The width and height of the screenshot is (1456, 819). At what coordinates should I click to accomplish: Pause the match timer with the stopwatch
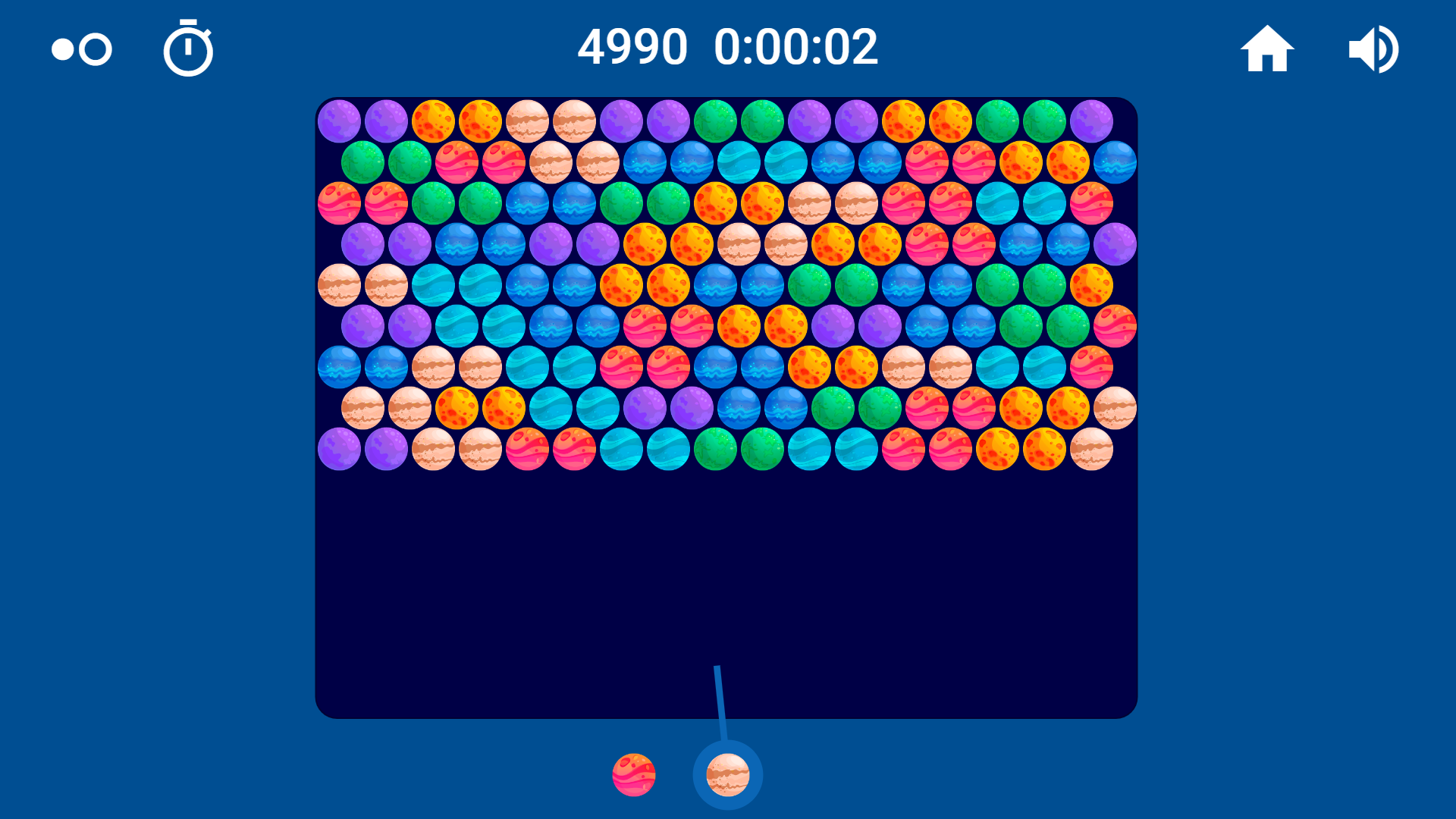click(188, 48)
